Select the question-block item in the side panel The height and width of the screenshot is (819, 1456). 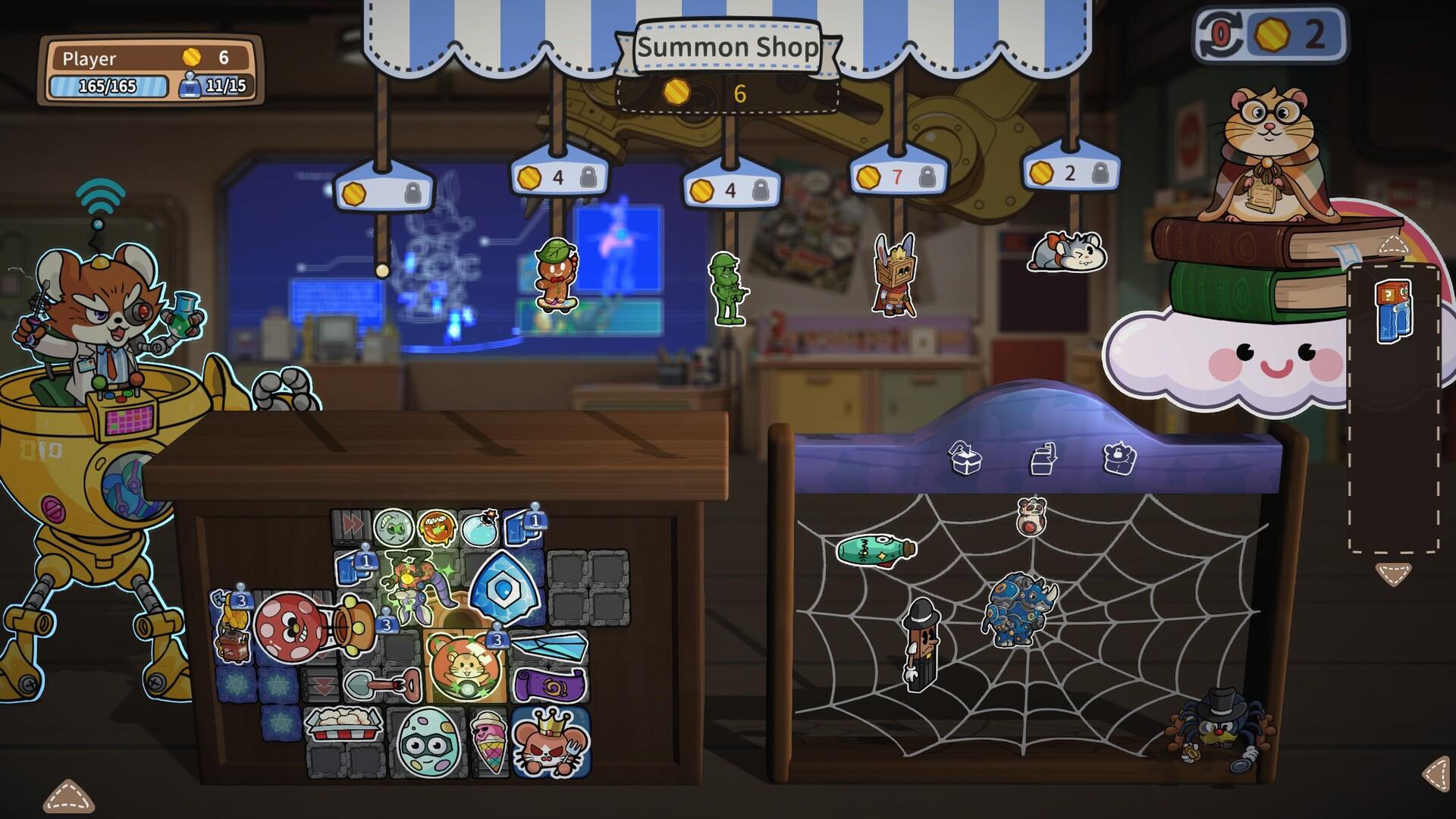(x=1394, y=311)
